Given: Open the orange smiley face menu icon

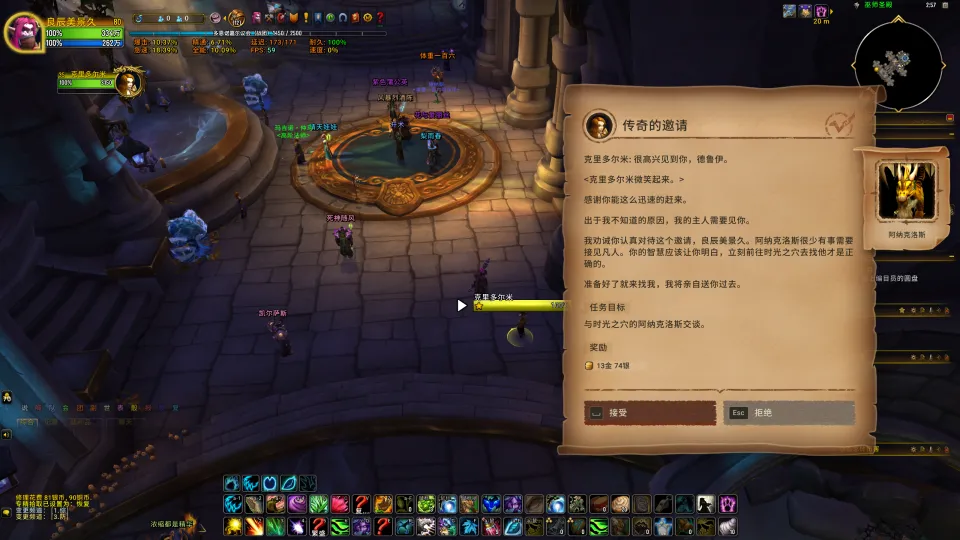Looking at the screenshot, I should [x=367, y=17].
